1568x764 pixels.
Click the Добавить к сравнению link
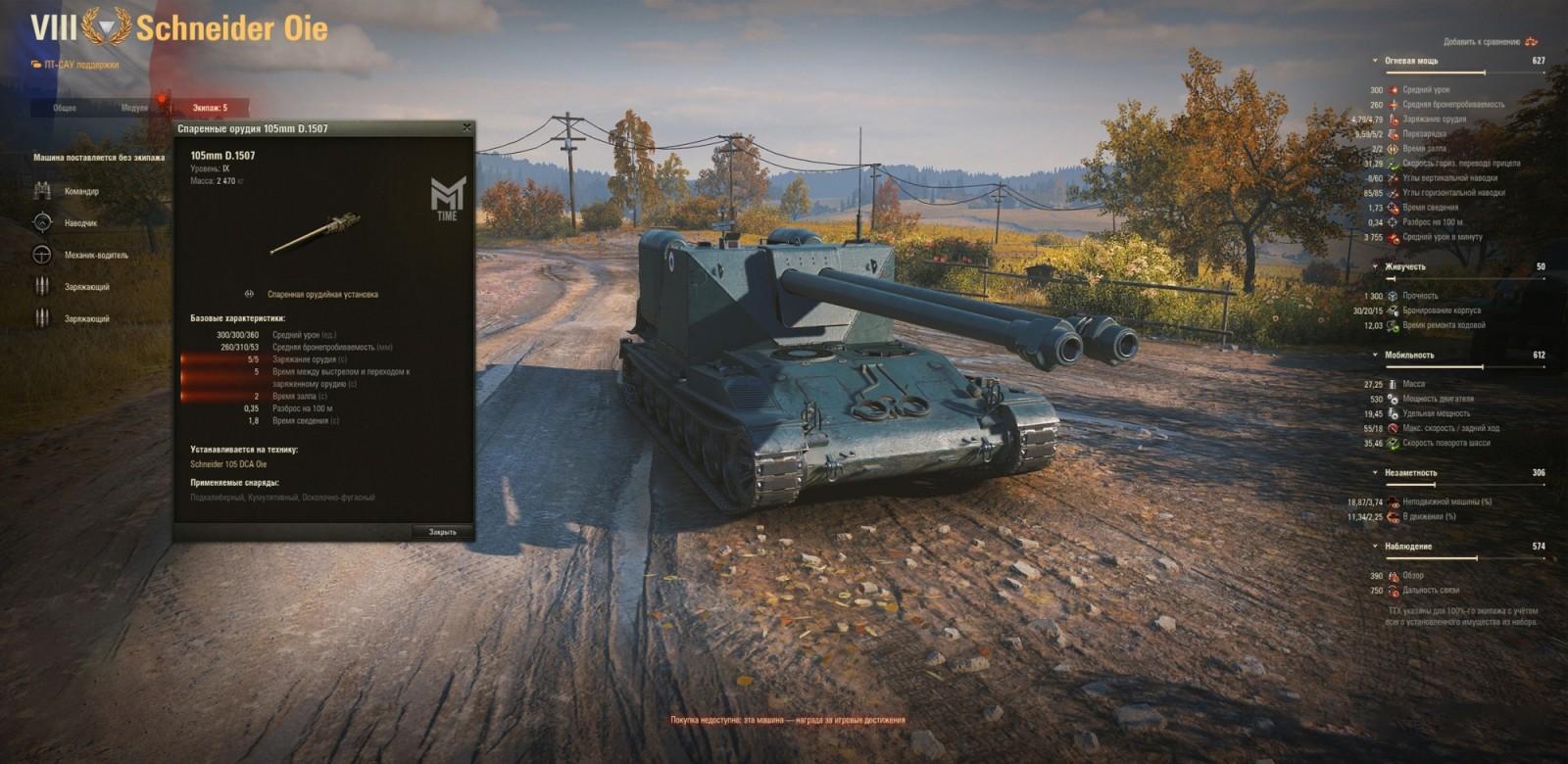click(x=1483, y=43)
